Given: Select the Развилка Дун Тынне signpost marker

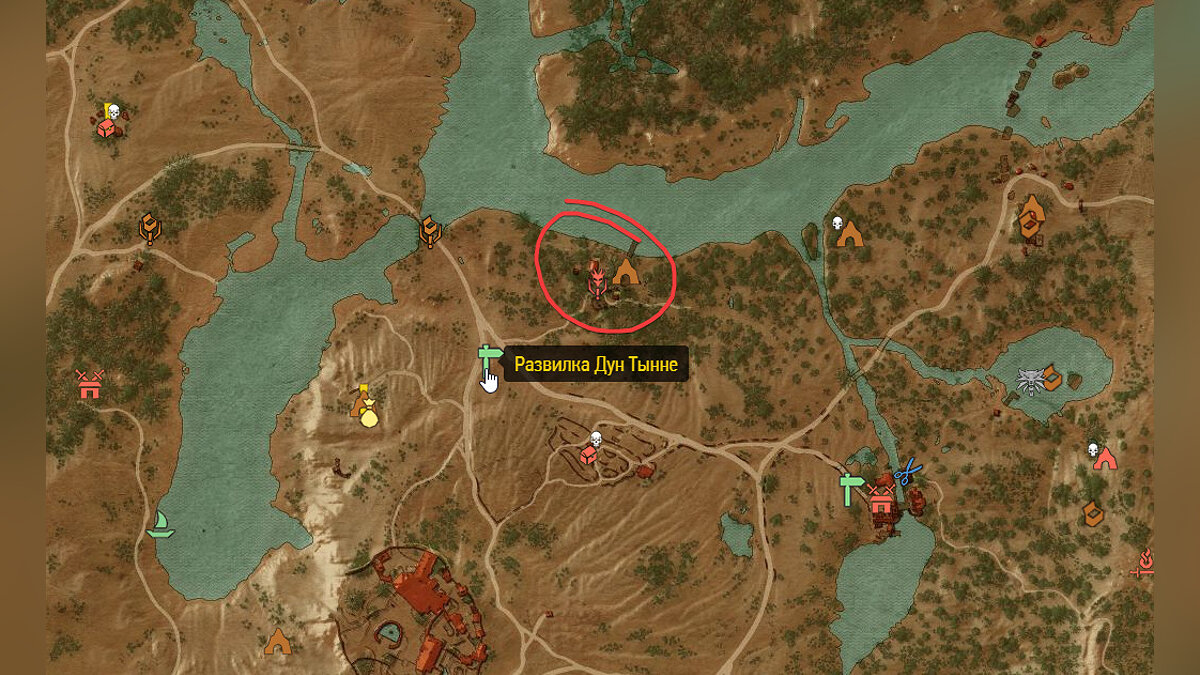Looking at the screenshot, I should pyautogui.click(x=488, y=357).
